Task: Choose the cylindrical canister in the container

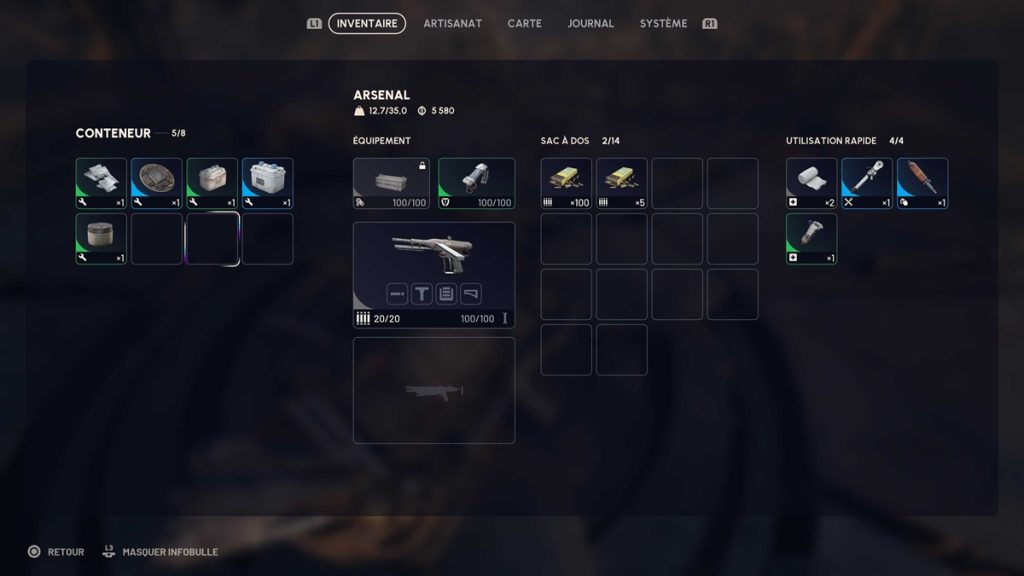Action: [x=101, y=238]
